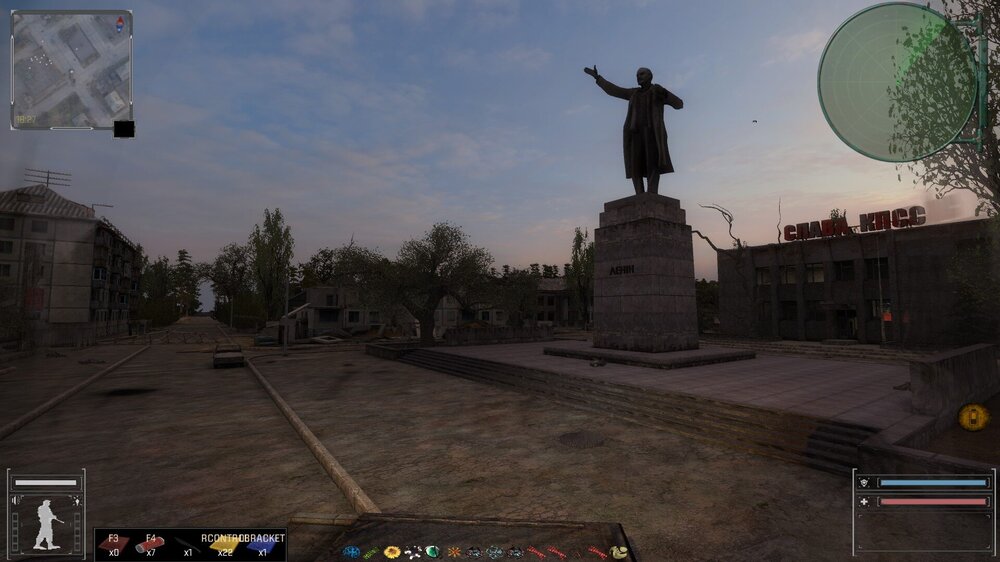
Task: Click the blue round artifact icon
Action: (x=351, y=552)
